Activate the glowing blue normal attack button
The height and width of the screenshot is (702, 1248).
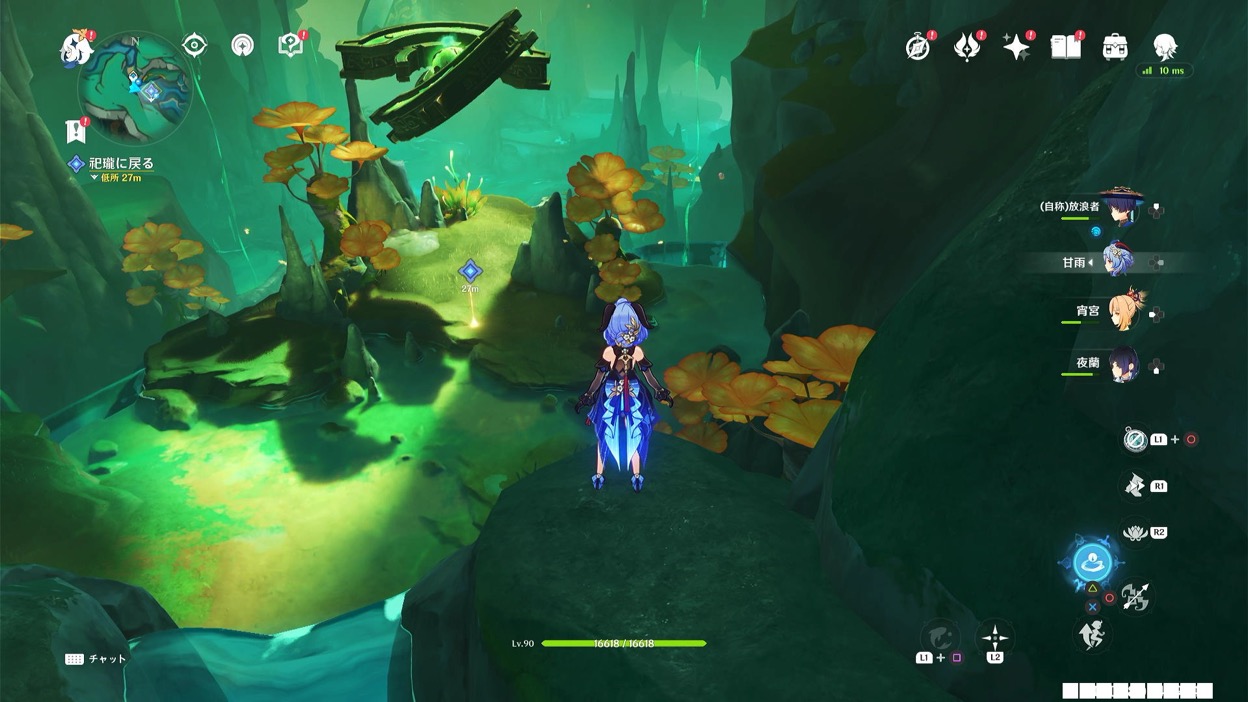(1091, 563)
